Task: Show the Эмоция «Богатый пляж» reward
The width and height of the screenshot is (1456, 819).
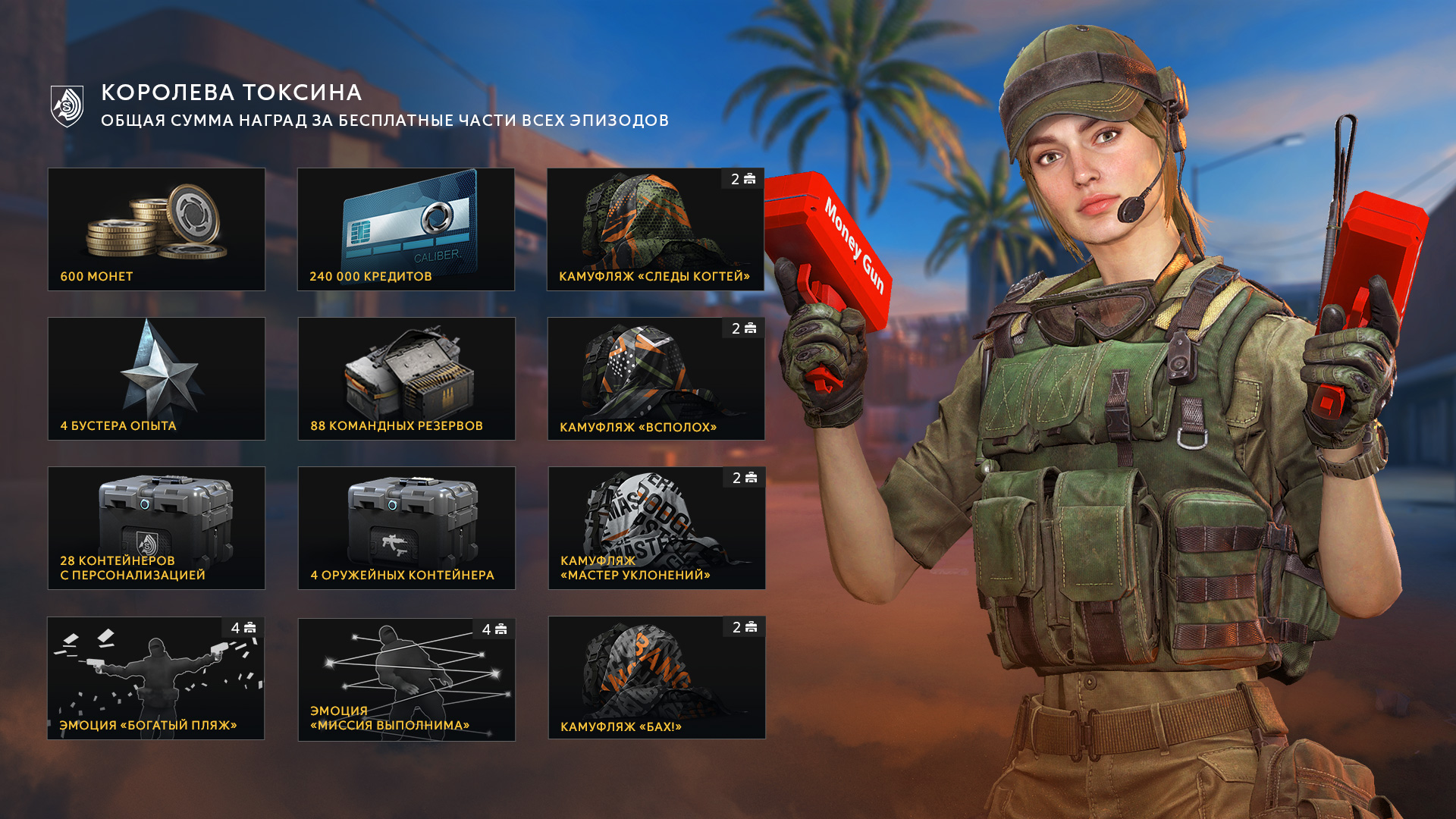Action: point(155,678)
